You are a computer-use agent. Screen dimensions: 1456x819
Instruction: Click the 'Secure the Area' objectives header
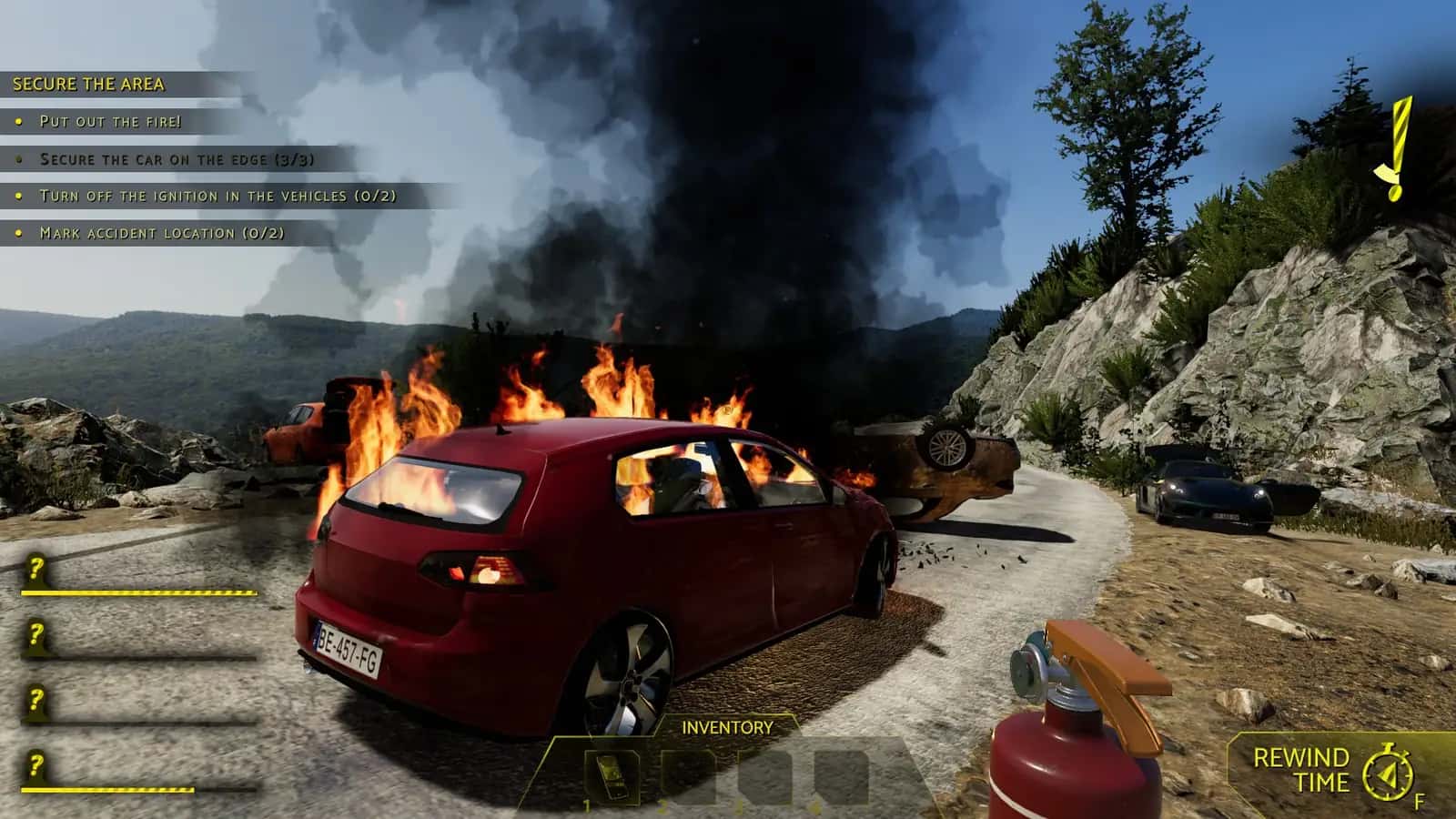[88, 85]
